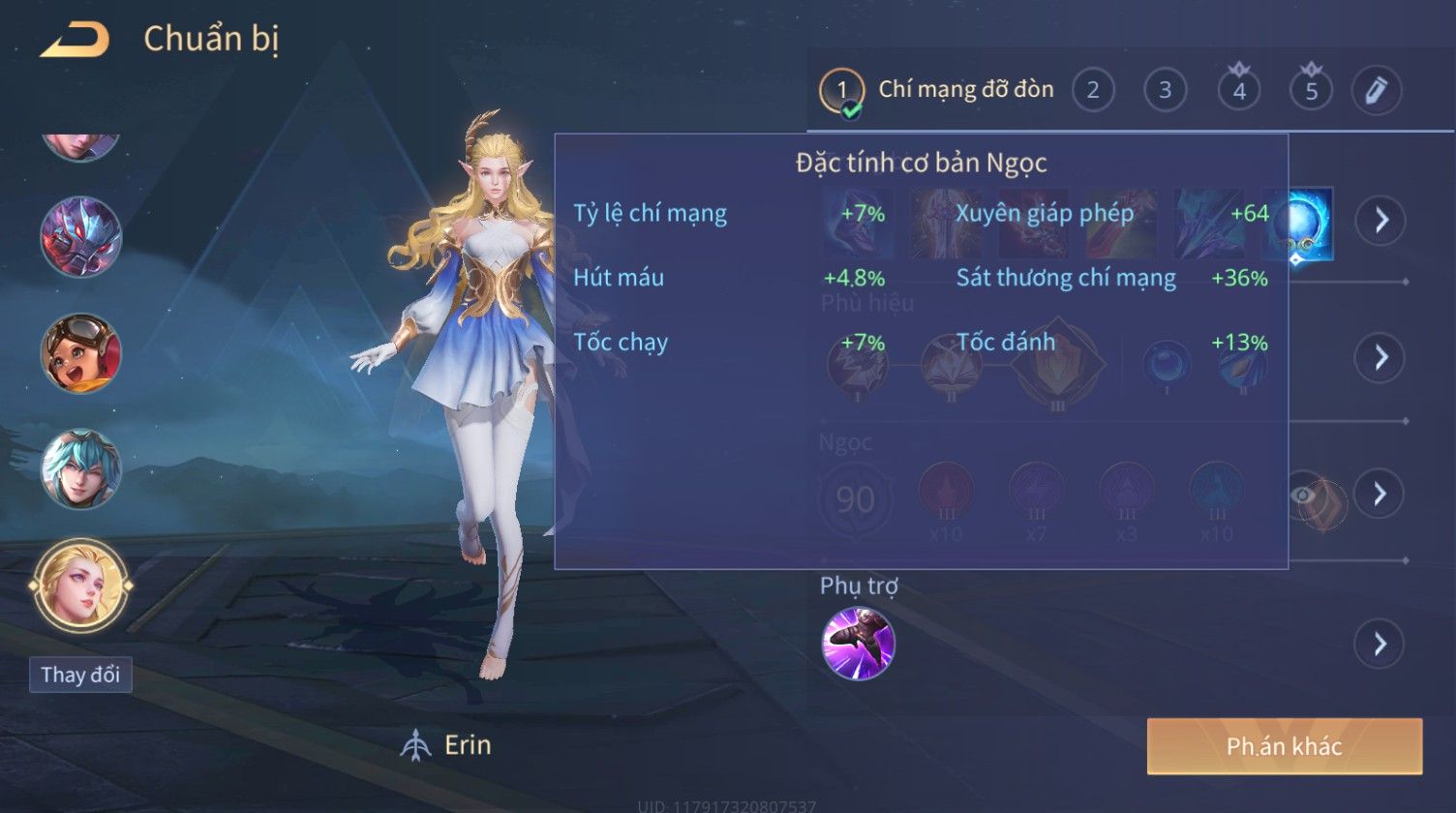Image resolution: width=1456 pixels, height=813 pixels.
Task: Select the blonde Erin hero portrait
Action: click(80, 586)
